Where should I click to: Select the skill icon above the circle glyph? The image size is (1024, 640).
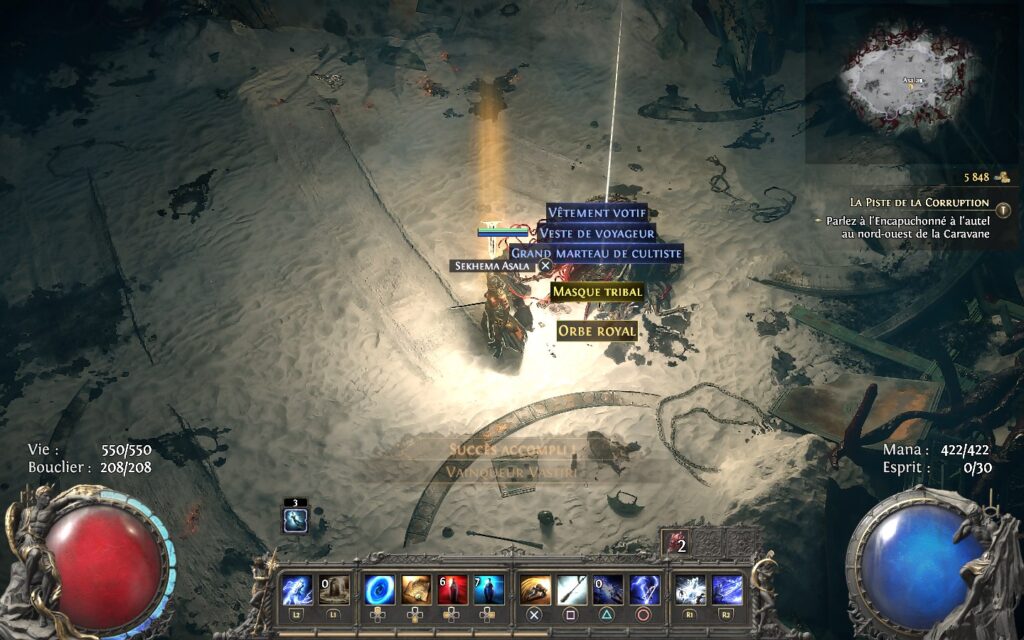645,590
